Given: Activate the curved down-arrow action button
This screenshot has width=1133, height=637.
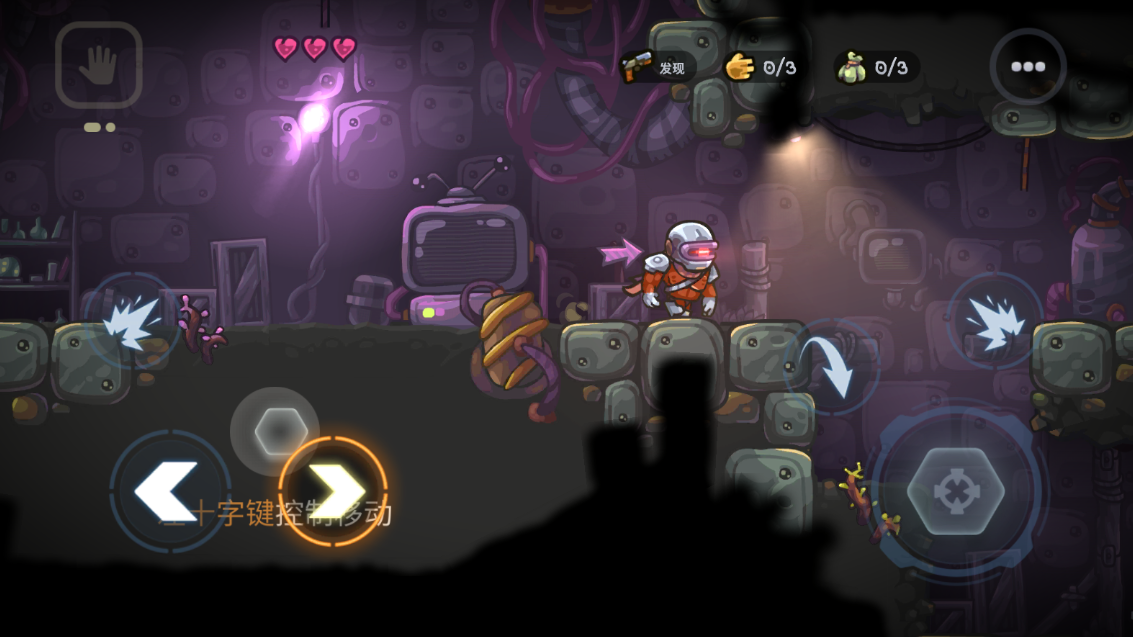Looking at the screenshot, I should [x=830, y=367].
